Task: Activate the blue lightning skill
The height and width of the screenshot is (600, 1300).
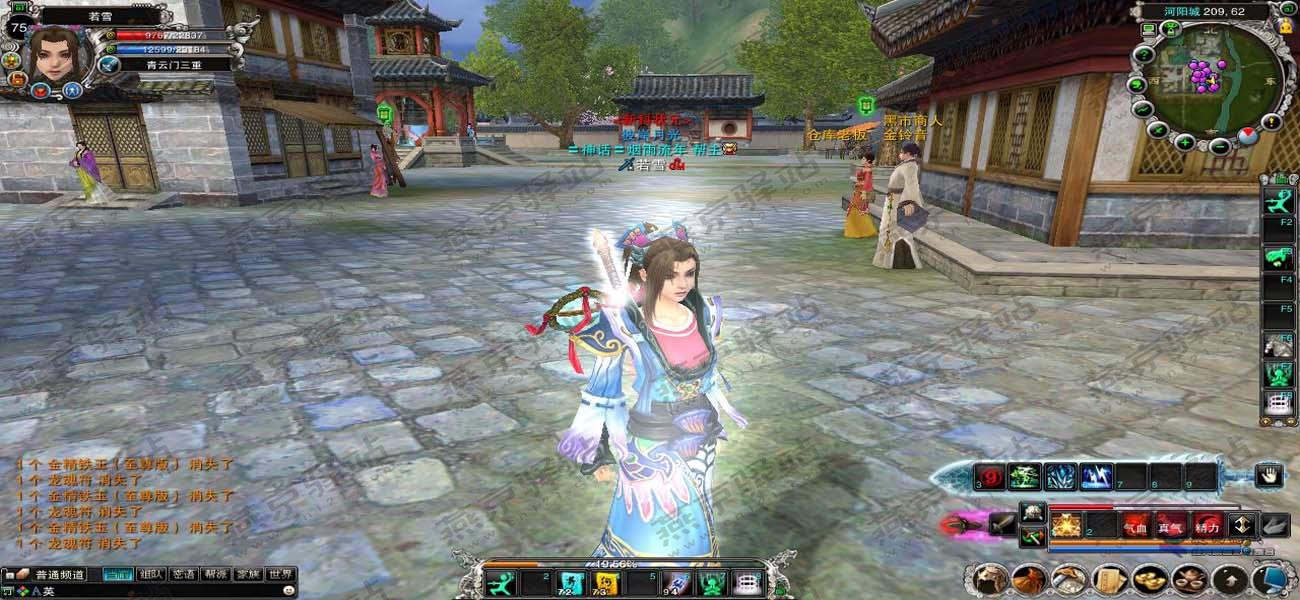Action: (x=1096, y=477)
